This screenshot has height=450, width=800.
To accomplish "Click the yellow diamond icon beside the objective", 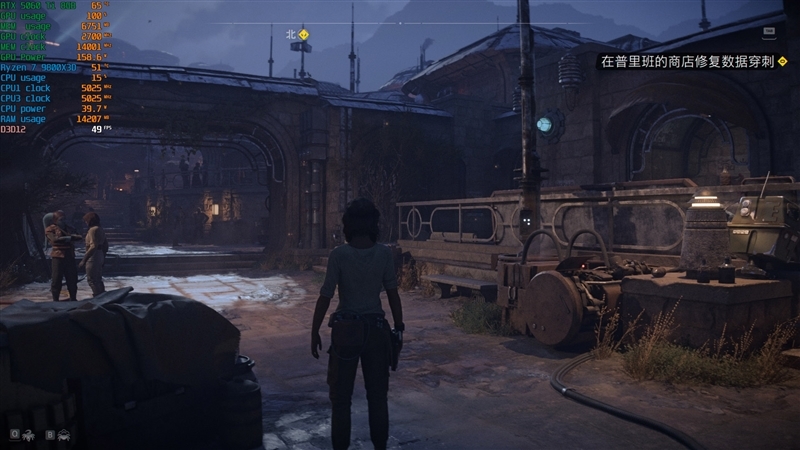I will point(782,61).
